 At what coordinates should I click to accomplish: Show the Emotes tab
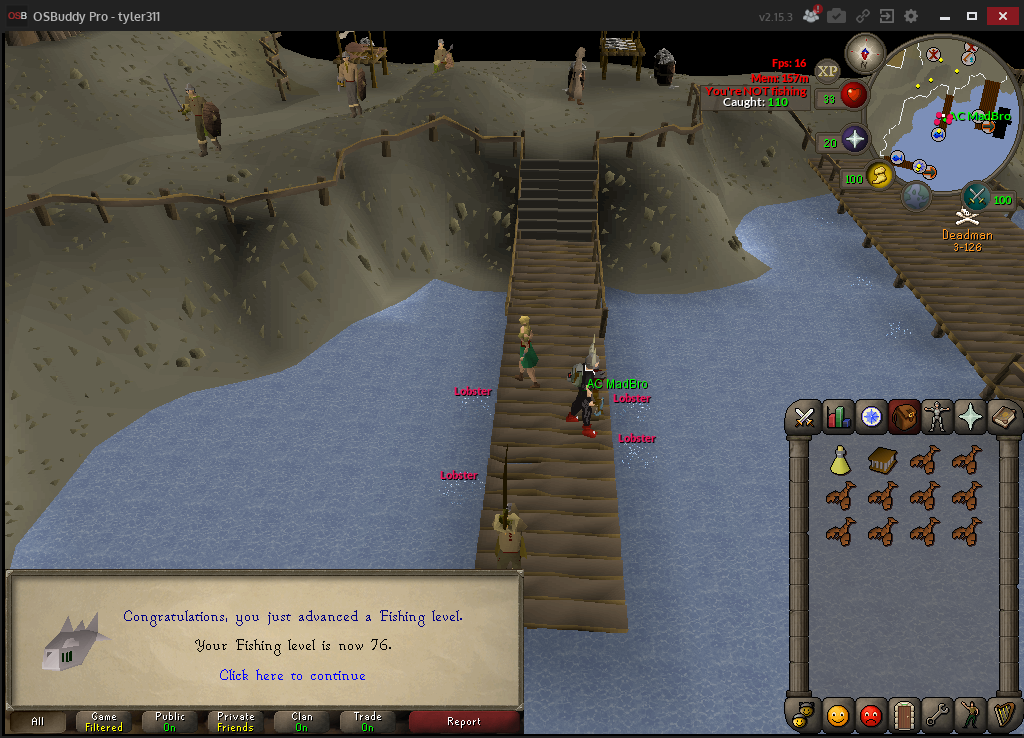pos(970,715)
